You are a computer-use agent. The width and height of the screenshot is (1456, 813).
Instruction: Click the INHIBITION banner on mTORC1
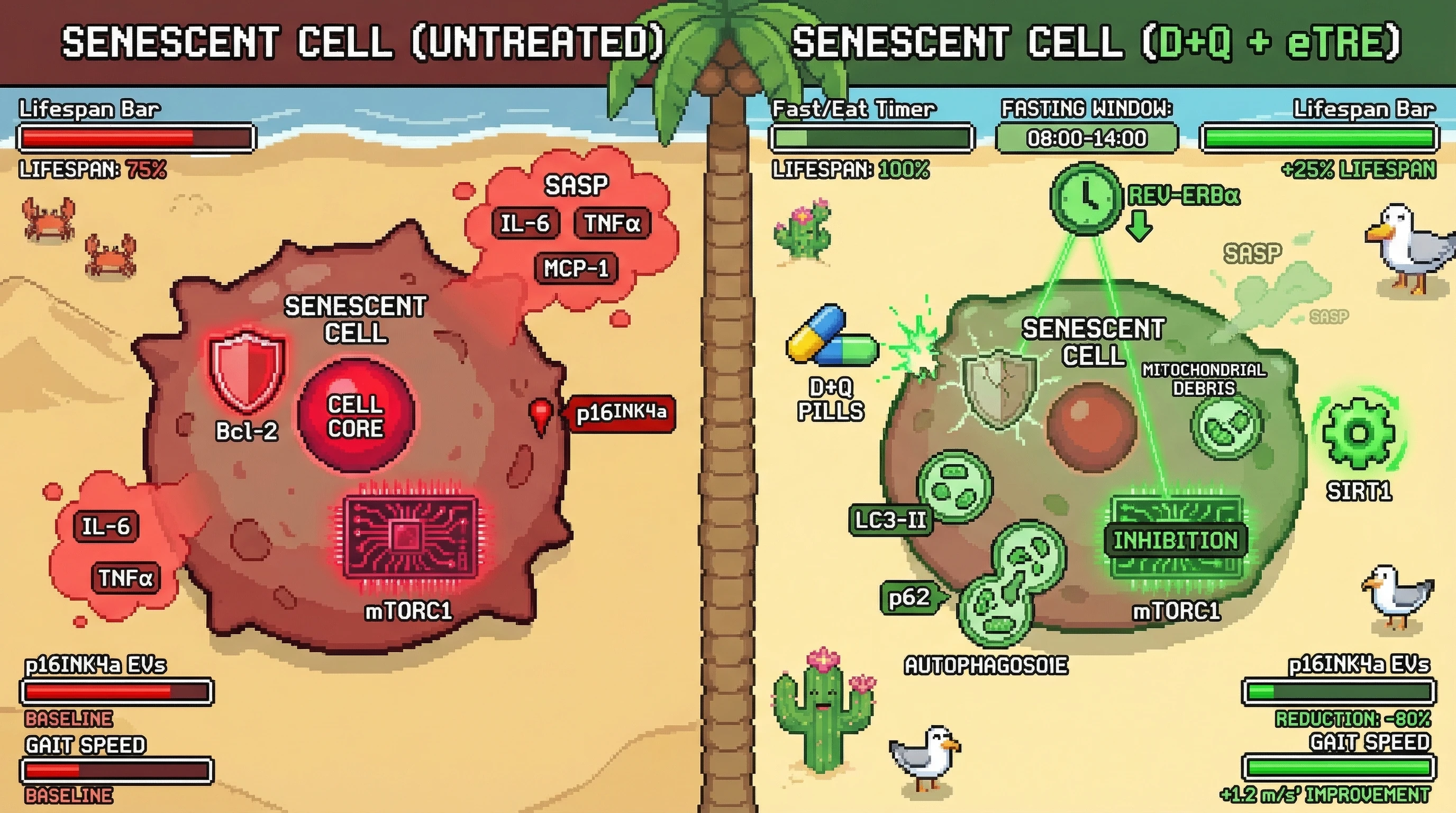1176,540
